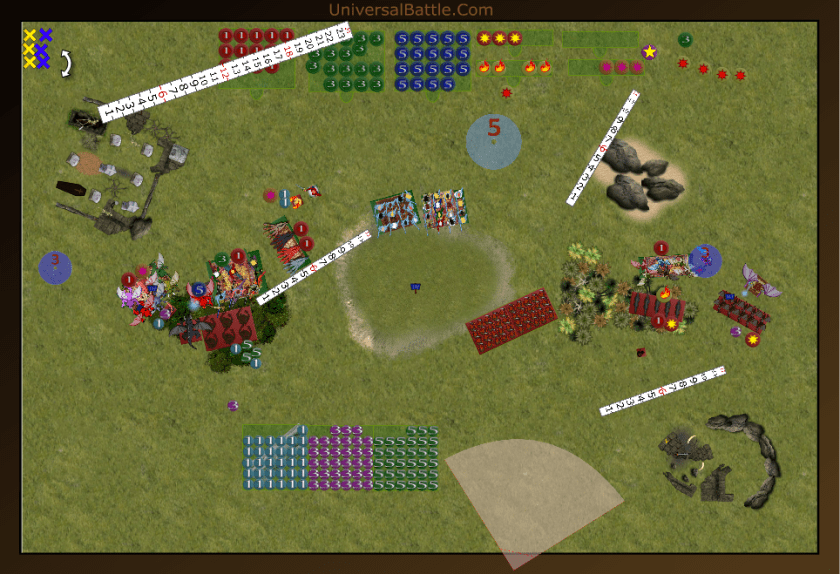Click the white rotate arrows icon
This screenshot has height=574, width=840.
tap(67, 64)
